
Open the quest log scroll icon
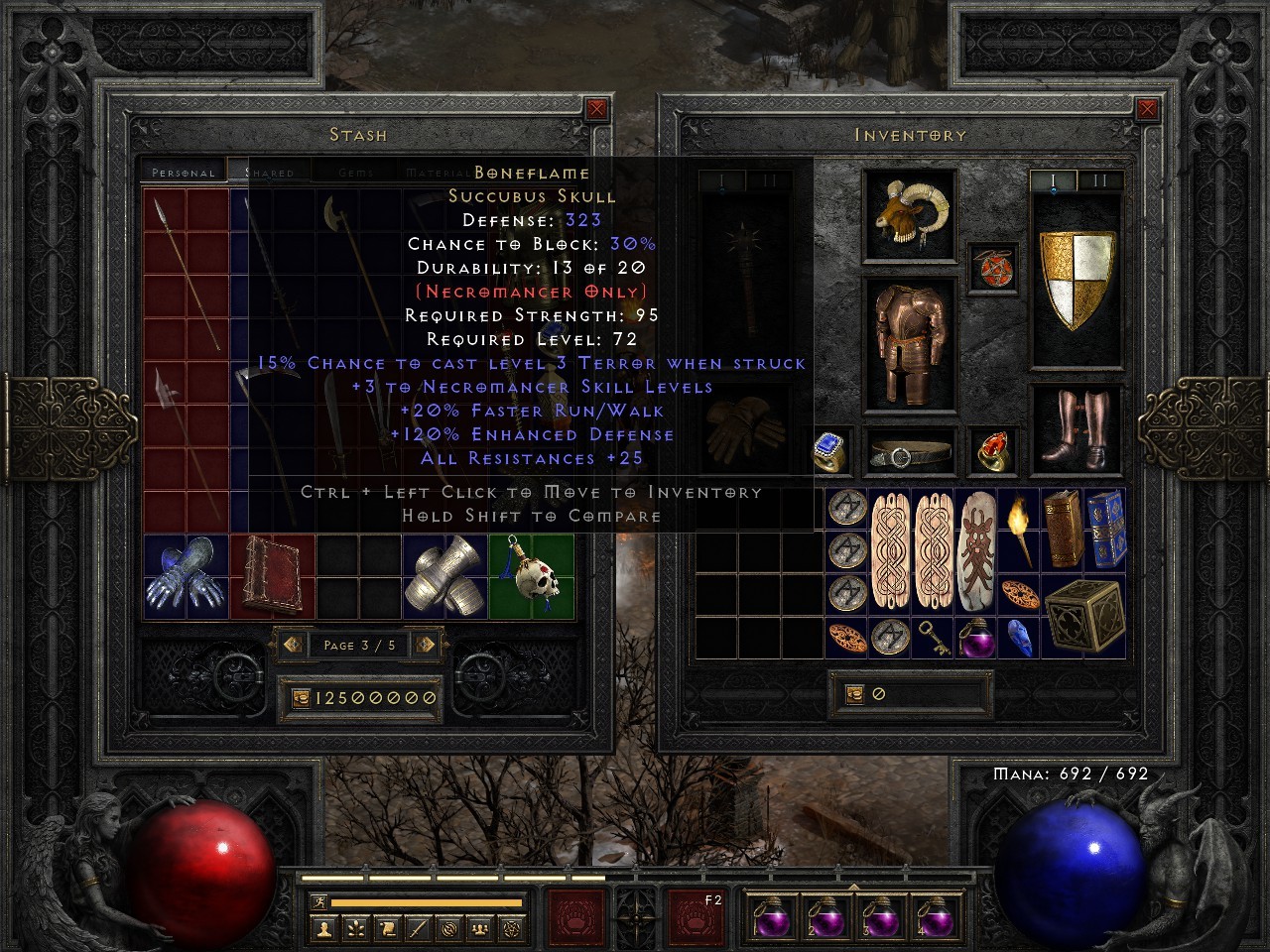[x=387, y=929]
